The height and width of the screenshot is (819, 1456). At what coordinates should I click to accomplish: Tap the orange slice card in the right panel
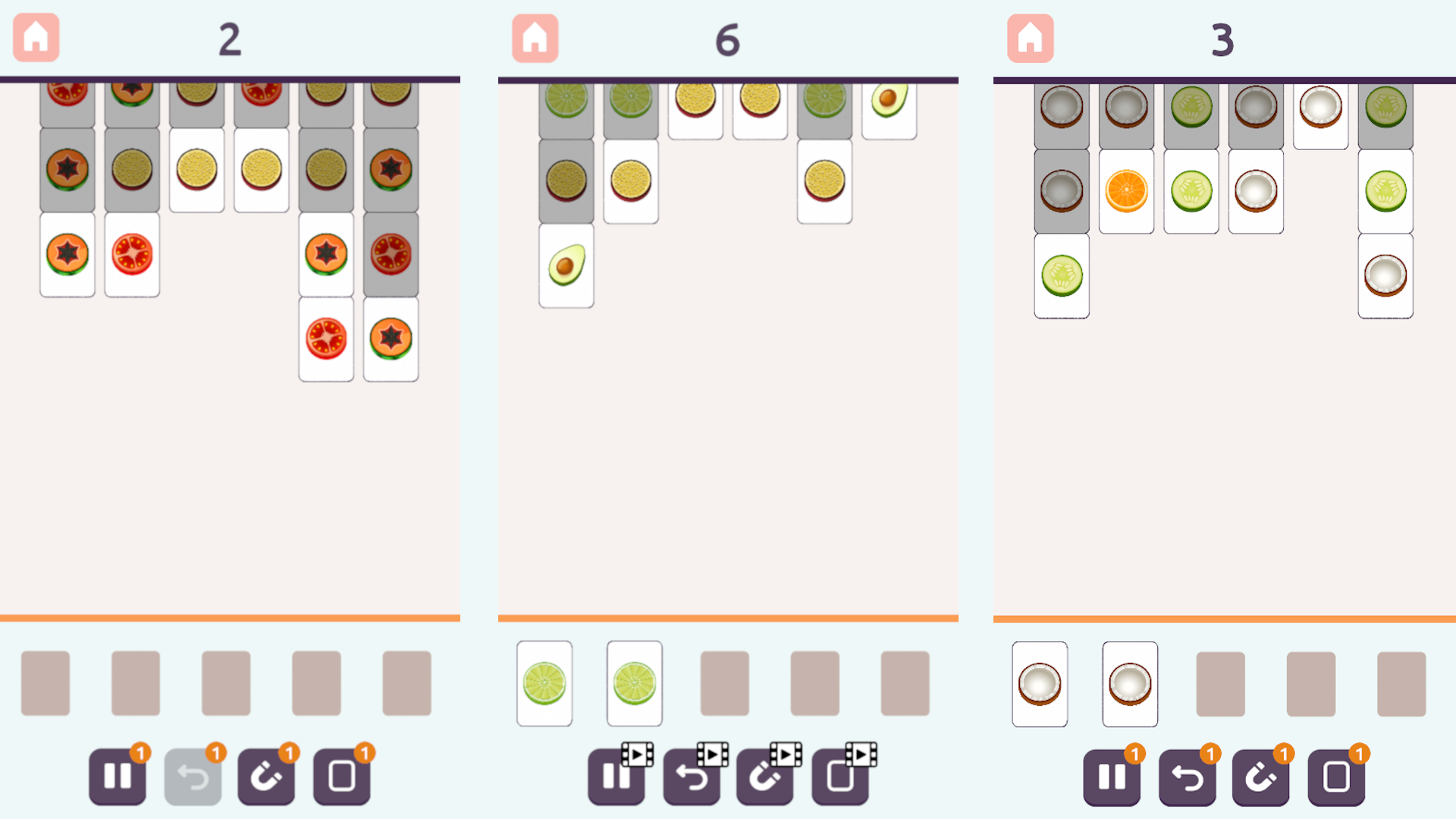pyautogui.click(x=1125, y=191)
